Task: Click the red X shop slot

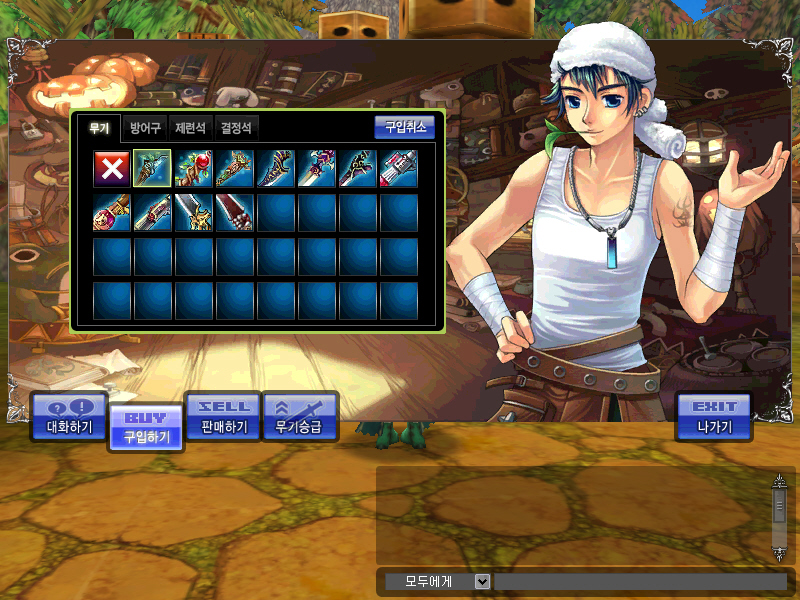Action: pos(111,168)
